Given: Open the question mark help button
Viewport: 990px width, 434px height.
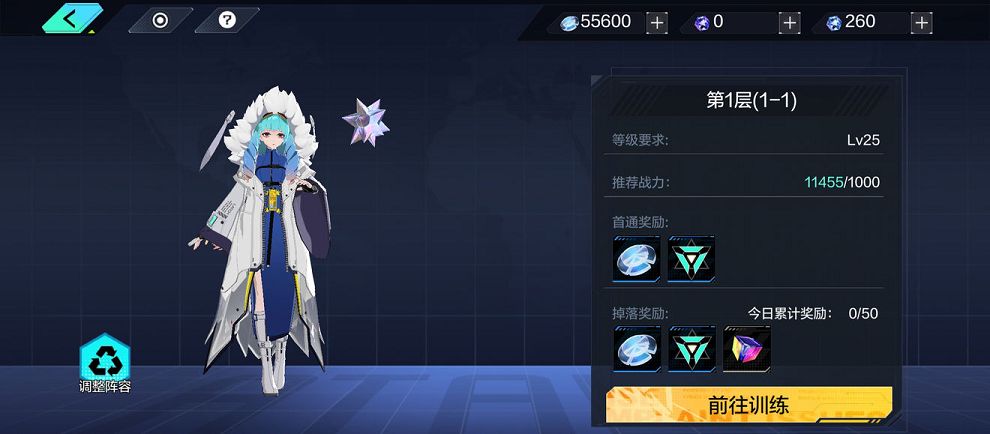Looking at the screenshot, I should click(226, 20).
